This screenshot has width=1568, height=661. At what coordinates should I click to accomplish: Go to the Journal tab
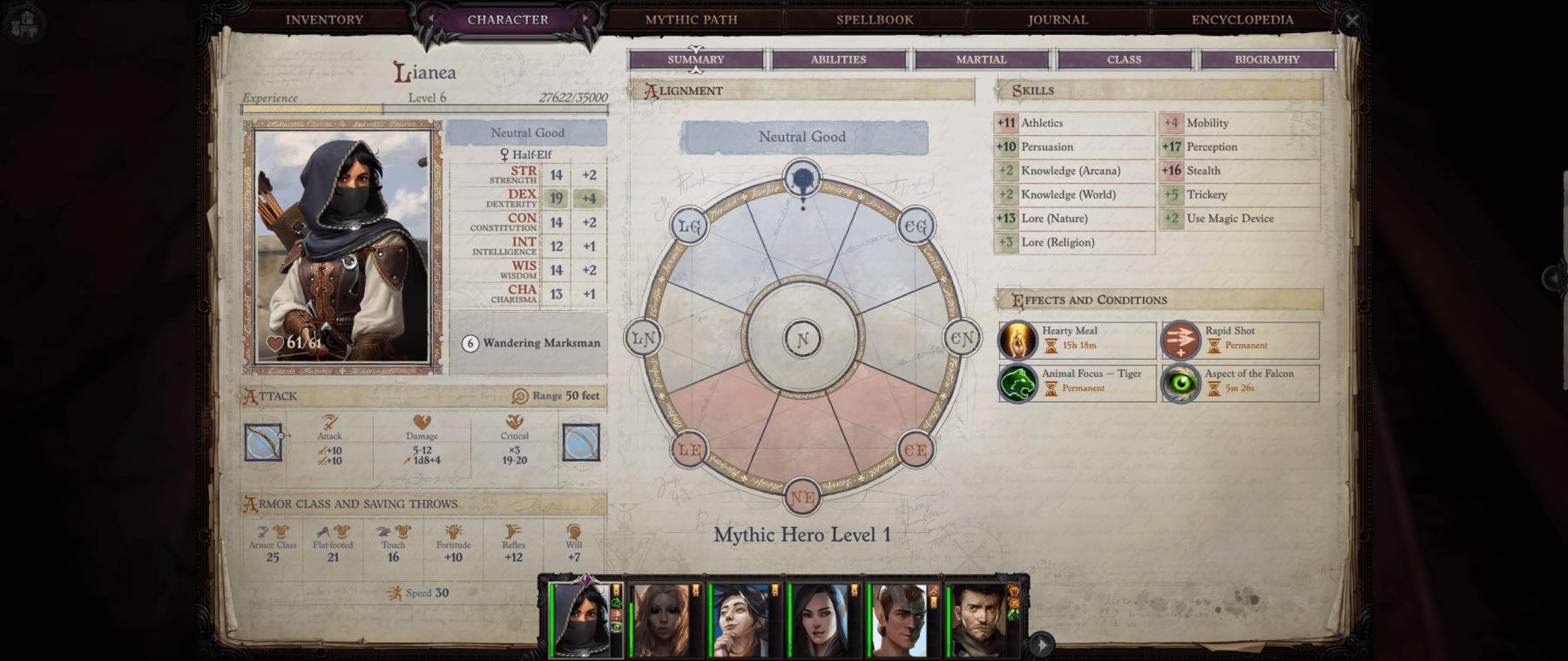coord(1058,19)
